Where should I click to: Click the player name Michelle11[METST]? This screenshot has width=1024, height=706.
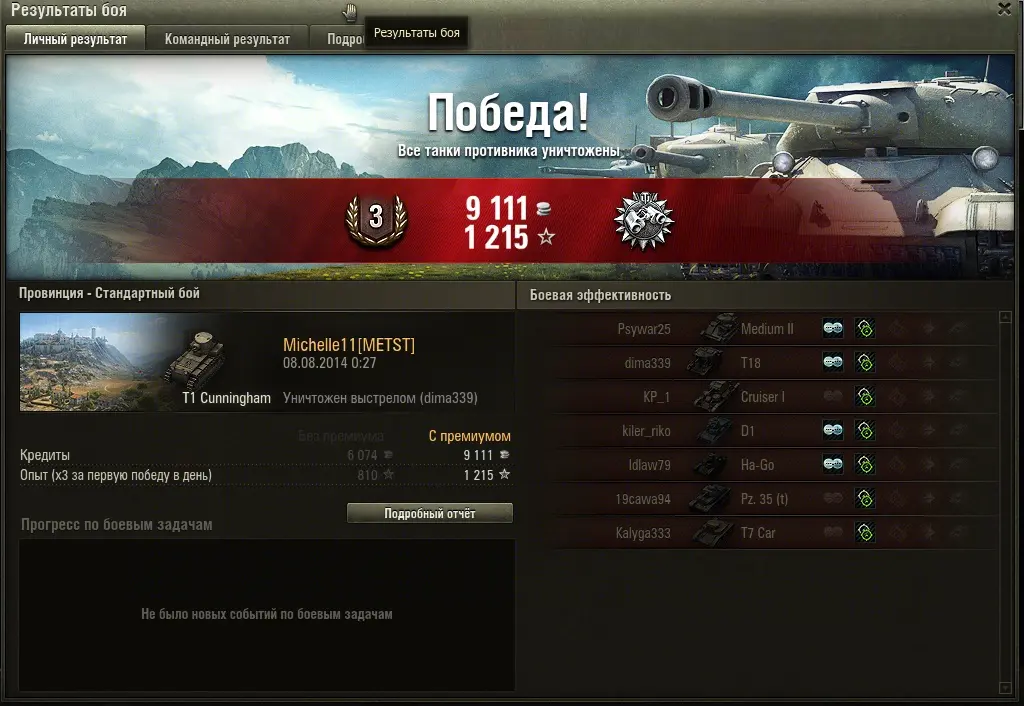click(x=348, y=345)
